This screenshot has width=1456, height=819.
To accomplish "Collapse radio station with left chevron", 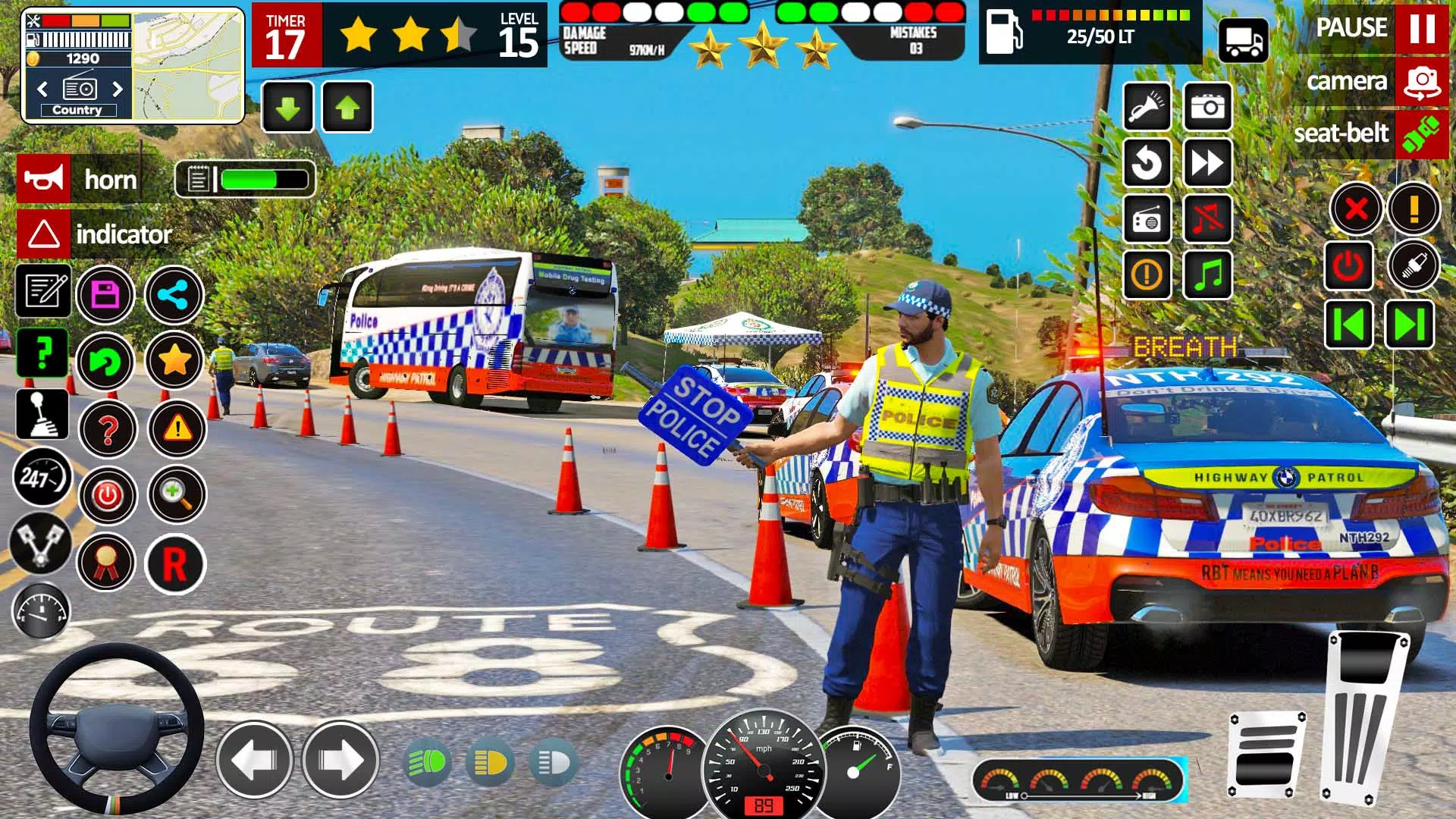I will click(x=42, y=89).
